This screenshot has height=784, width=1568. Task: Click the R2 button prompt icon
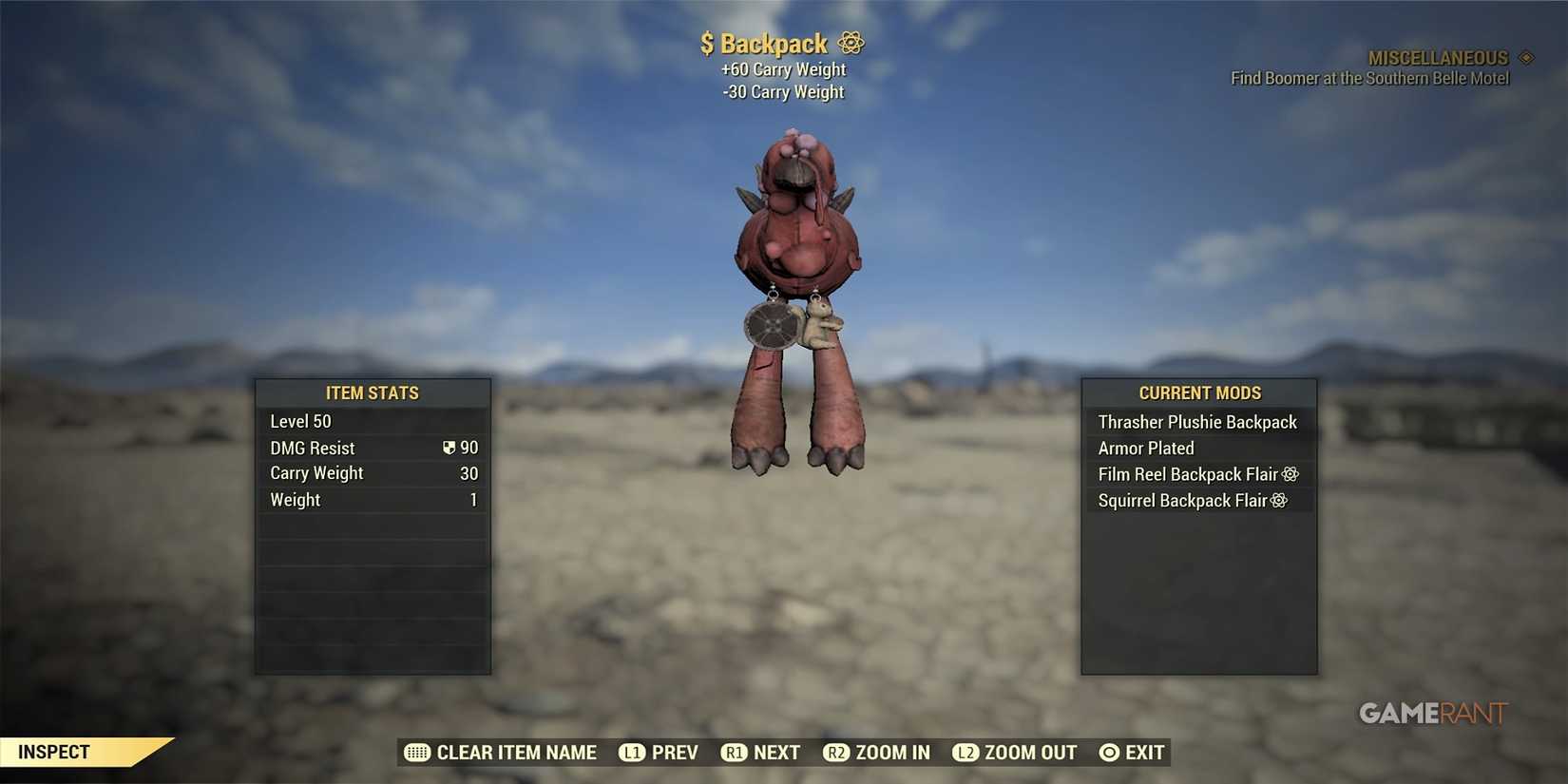click(838, 752)
